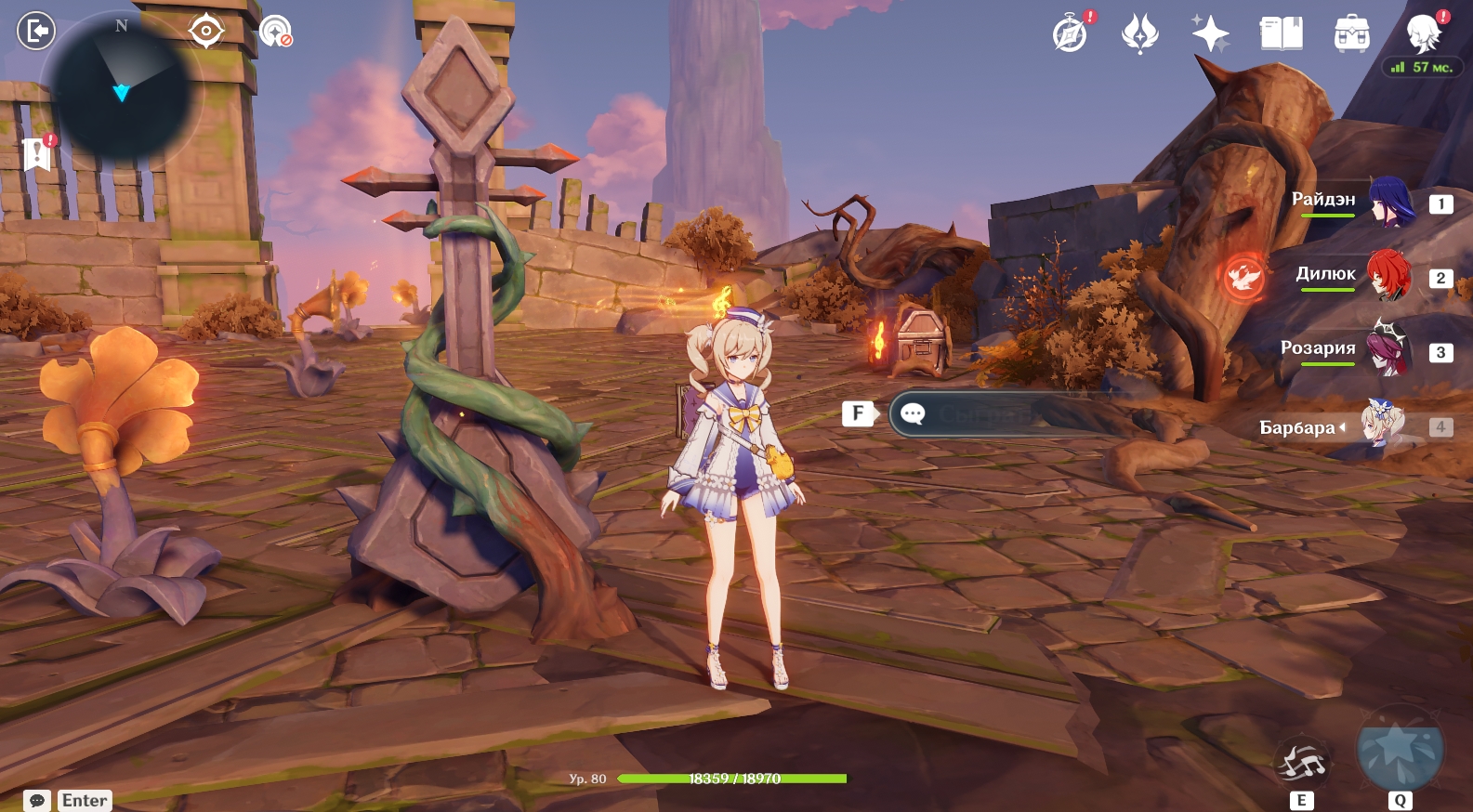
Task: Click the exit door icon
Action: 36,31
